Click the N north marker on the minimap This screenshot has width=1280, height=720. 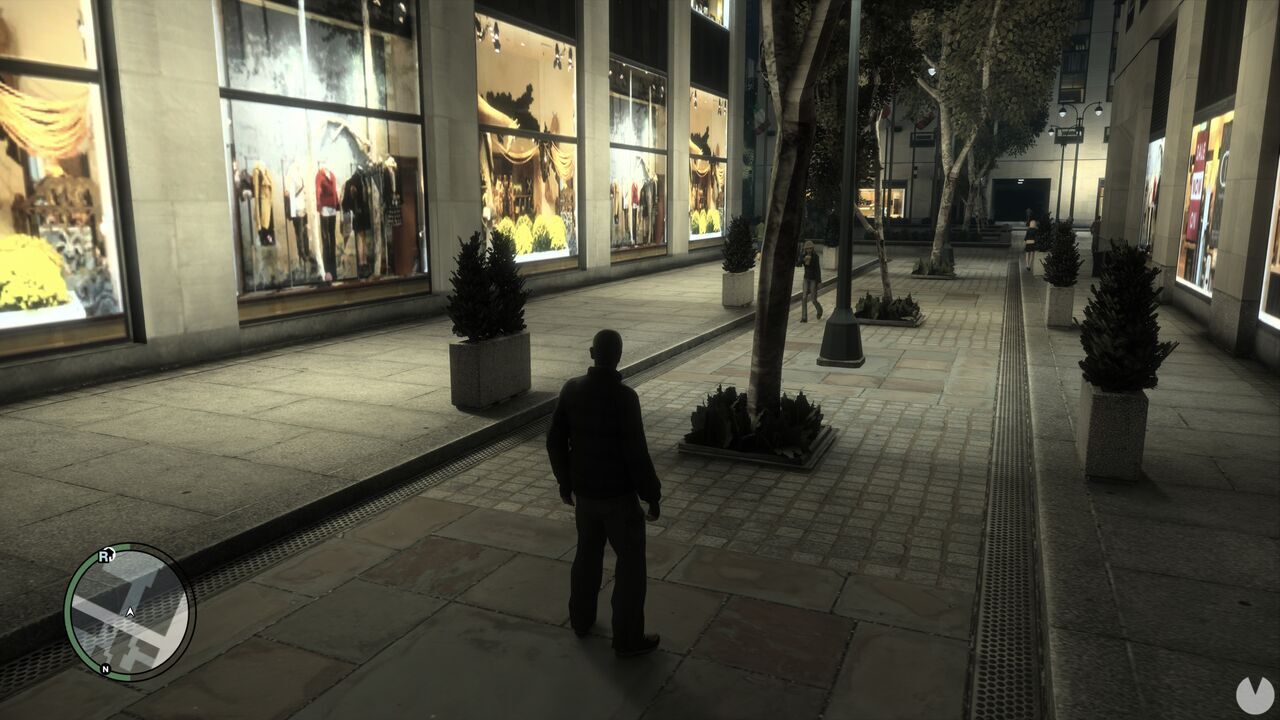(105, 668)
